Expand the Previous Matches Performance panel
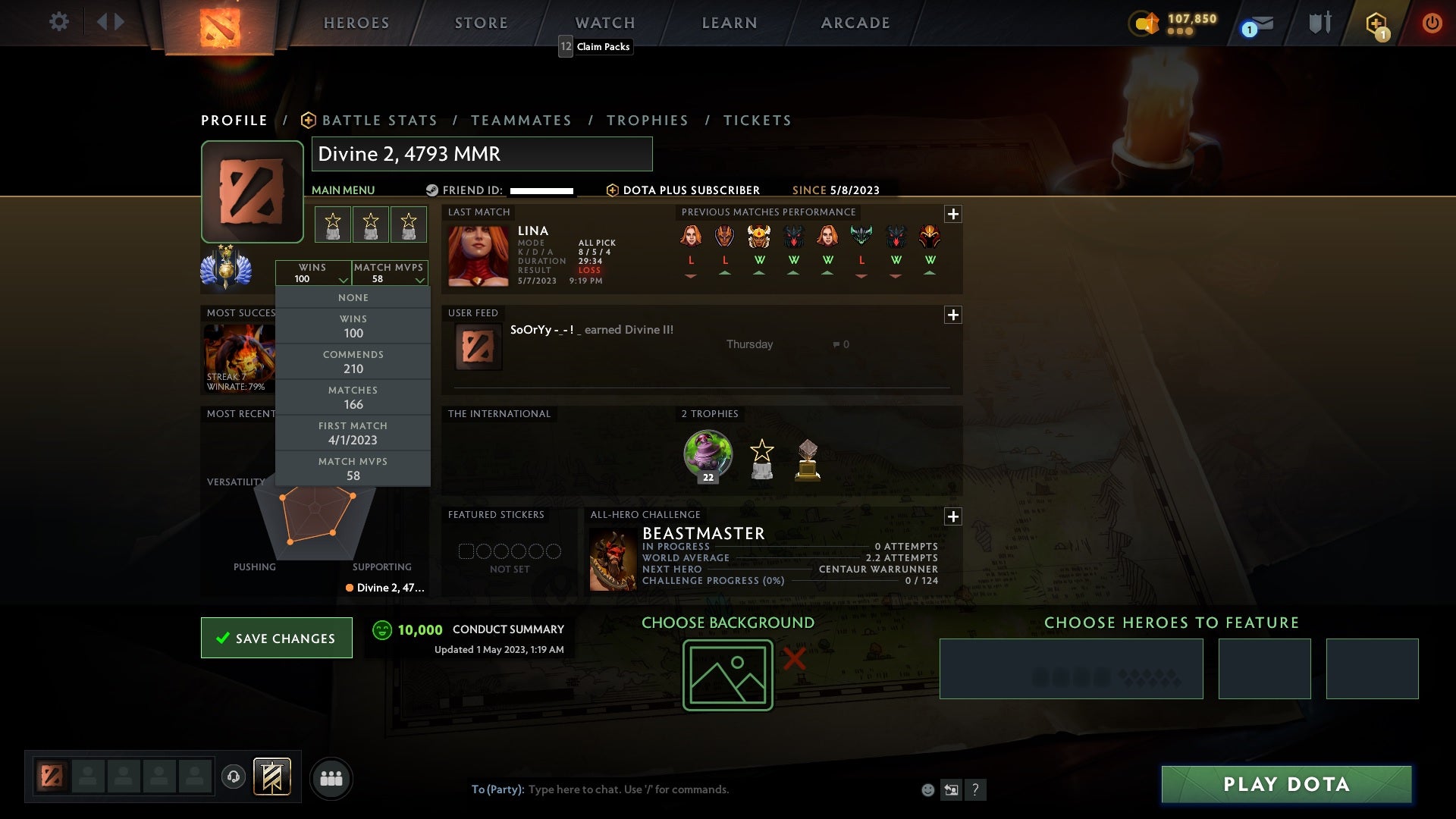This screenshot has width=1456, height=819. point(953,214)
